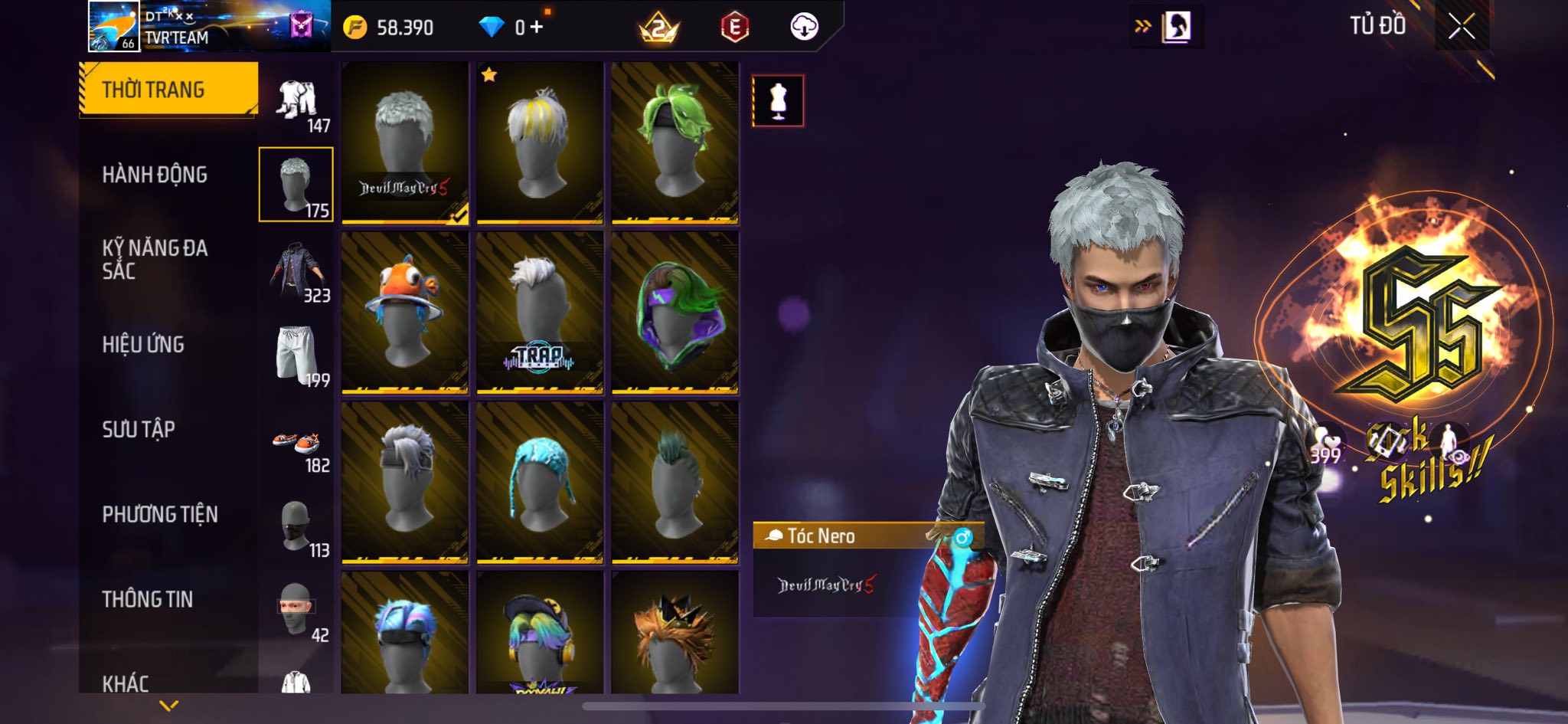
Task: Select the KỸ NĂNG ĐA SẮC tab
Action: [155, 259]
